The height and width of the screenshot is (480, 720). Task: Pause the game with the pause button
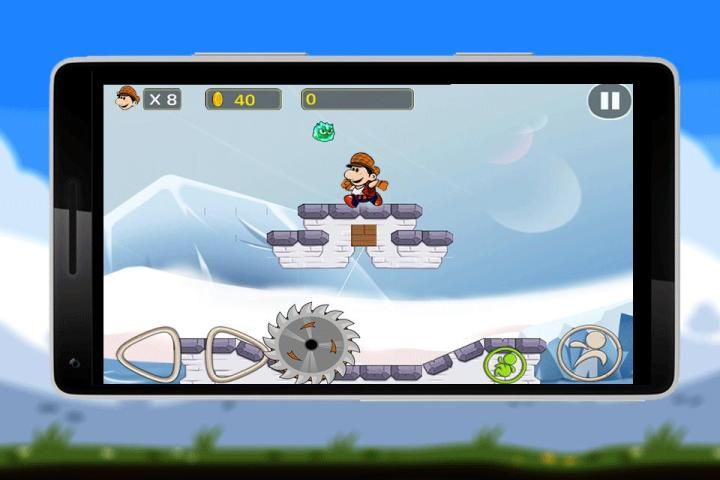[x=609, y=101]
